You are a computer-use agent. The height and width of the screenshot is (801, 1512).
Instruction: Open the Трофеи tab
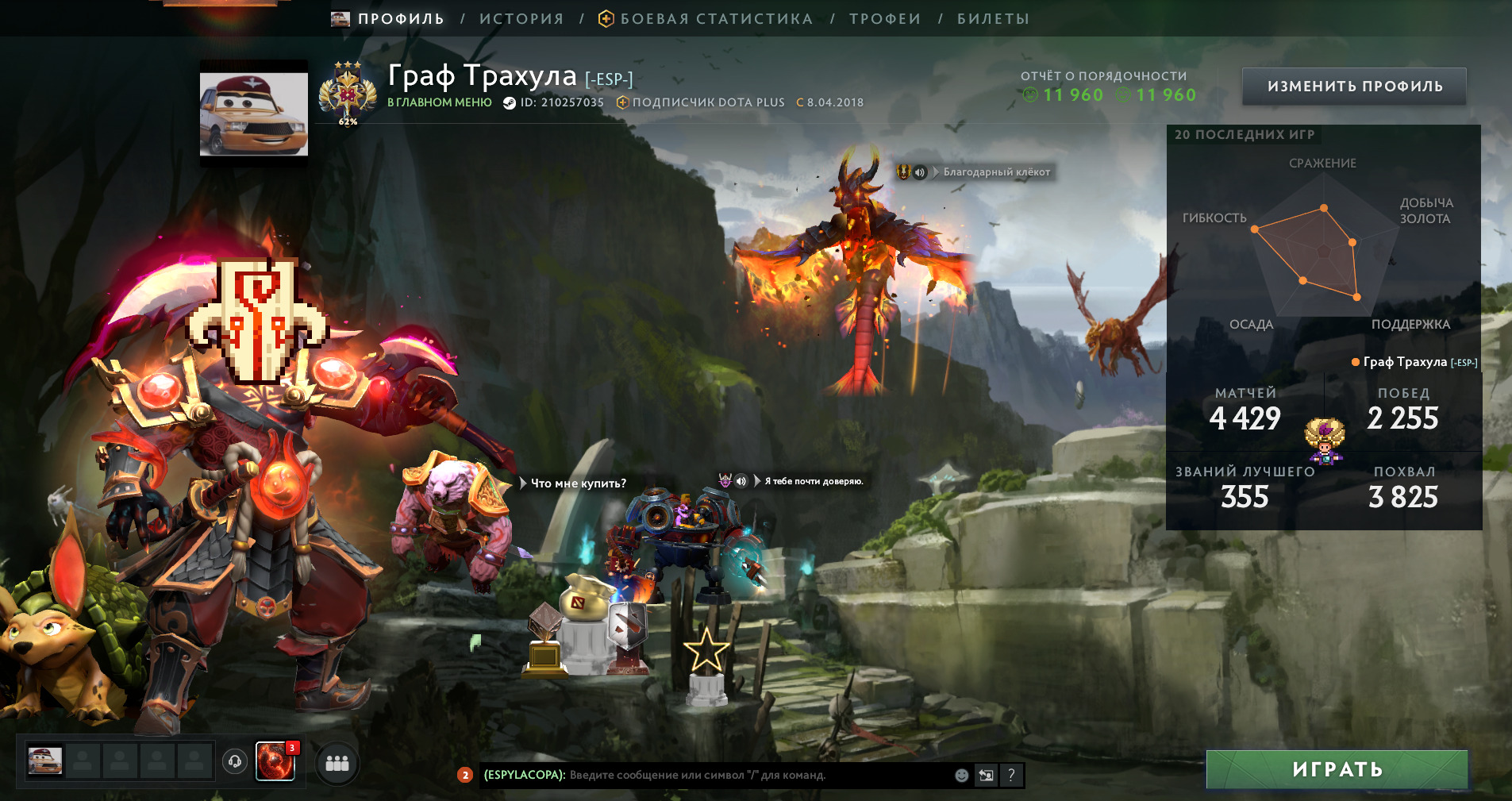click(x=884, y=19)
